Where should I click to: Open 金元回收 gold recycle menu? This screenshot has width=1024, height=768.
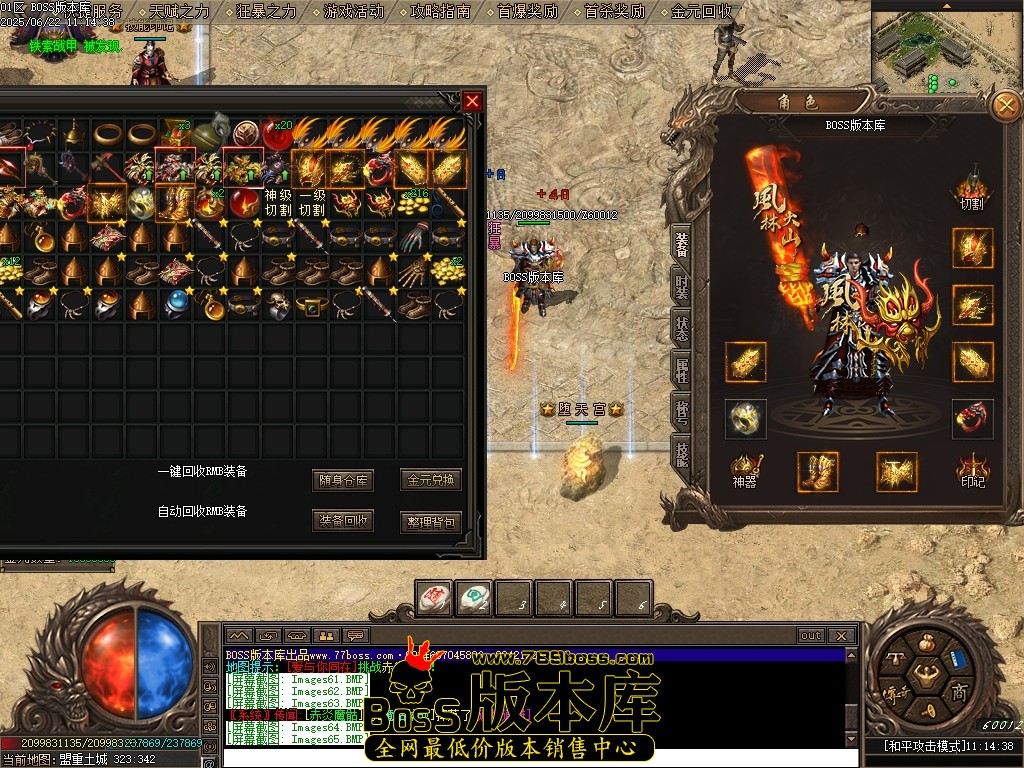coord(701,12)
